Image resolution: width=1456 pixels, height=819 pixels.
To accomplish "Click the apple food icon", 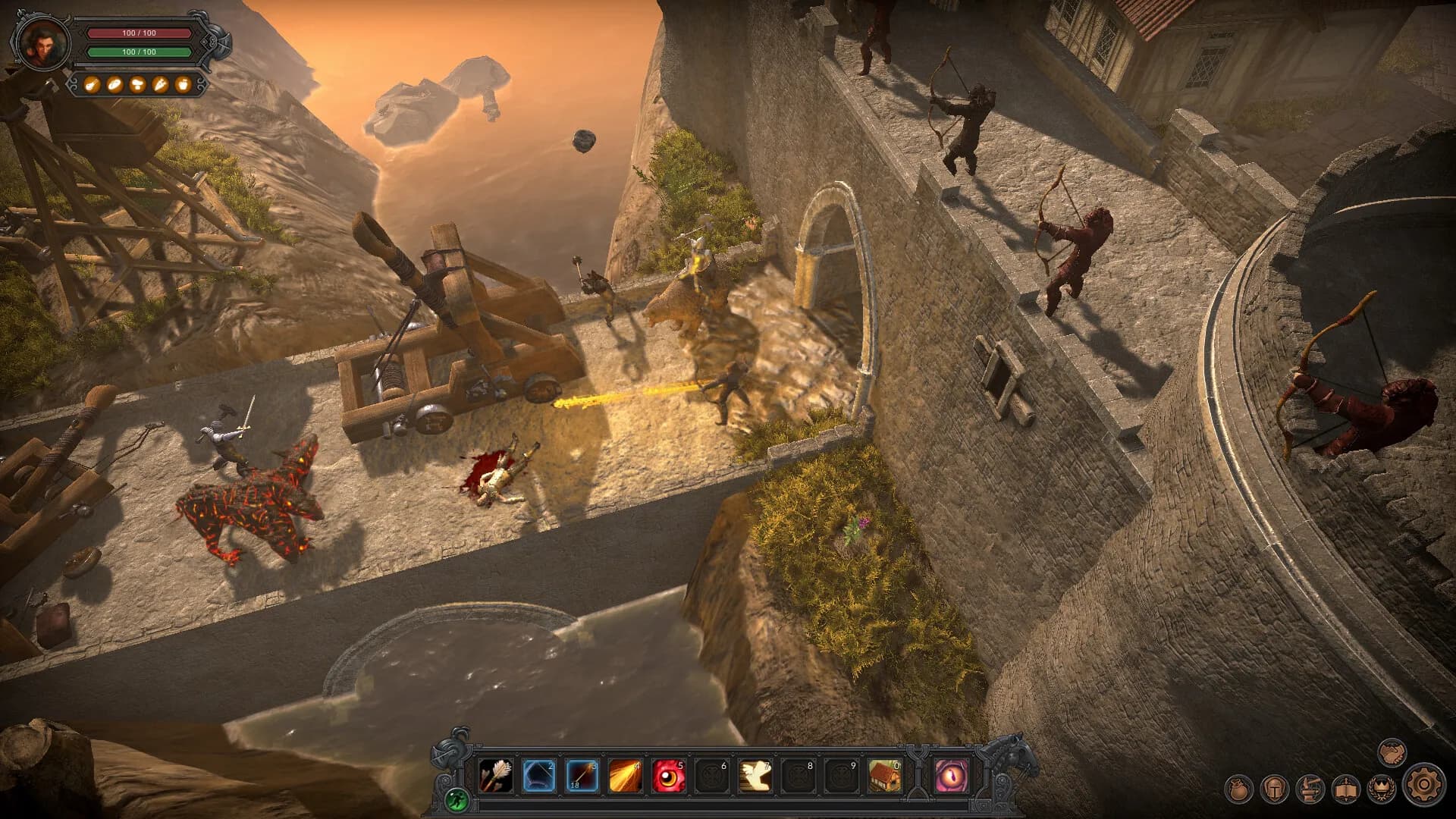I will (x=183, y=83).
